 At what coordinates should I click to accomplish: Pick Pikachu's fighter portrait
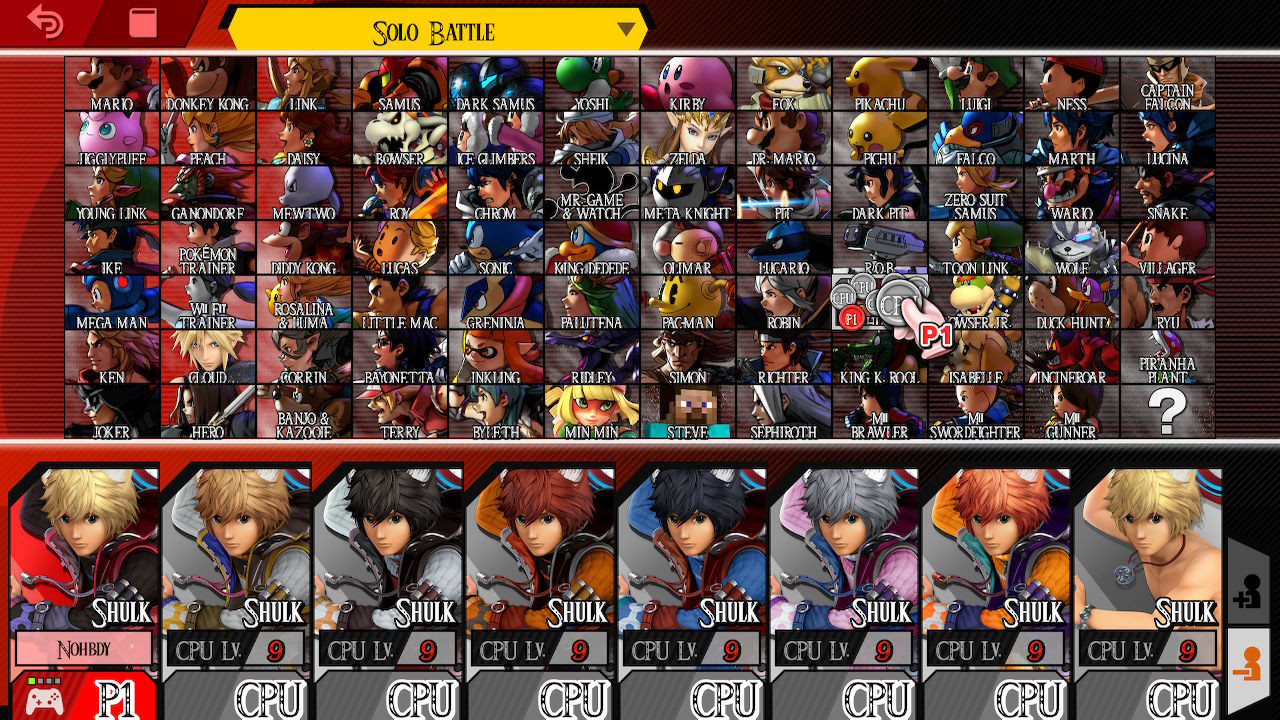click(880, 83)
